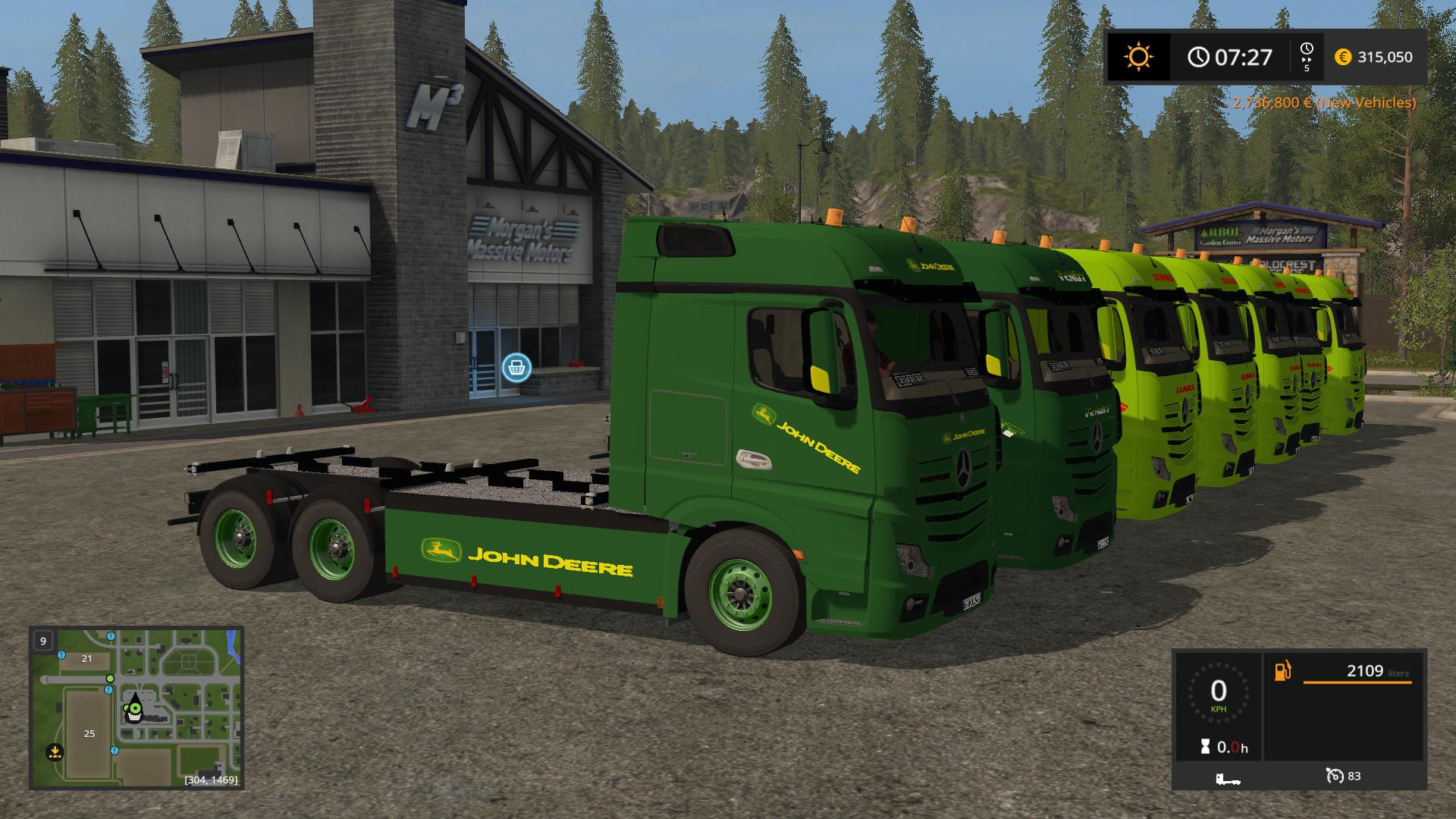Toggle the fast-forward time scale indicator

[x=1307, y=59]
